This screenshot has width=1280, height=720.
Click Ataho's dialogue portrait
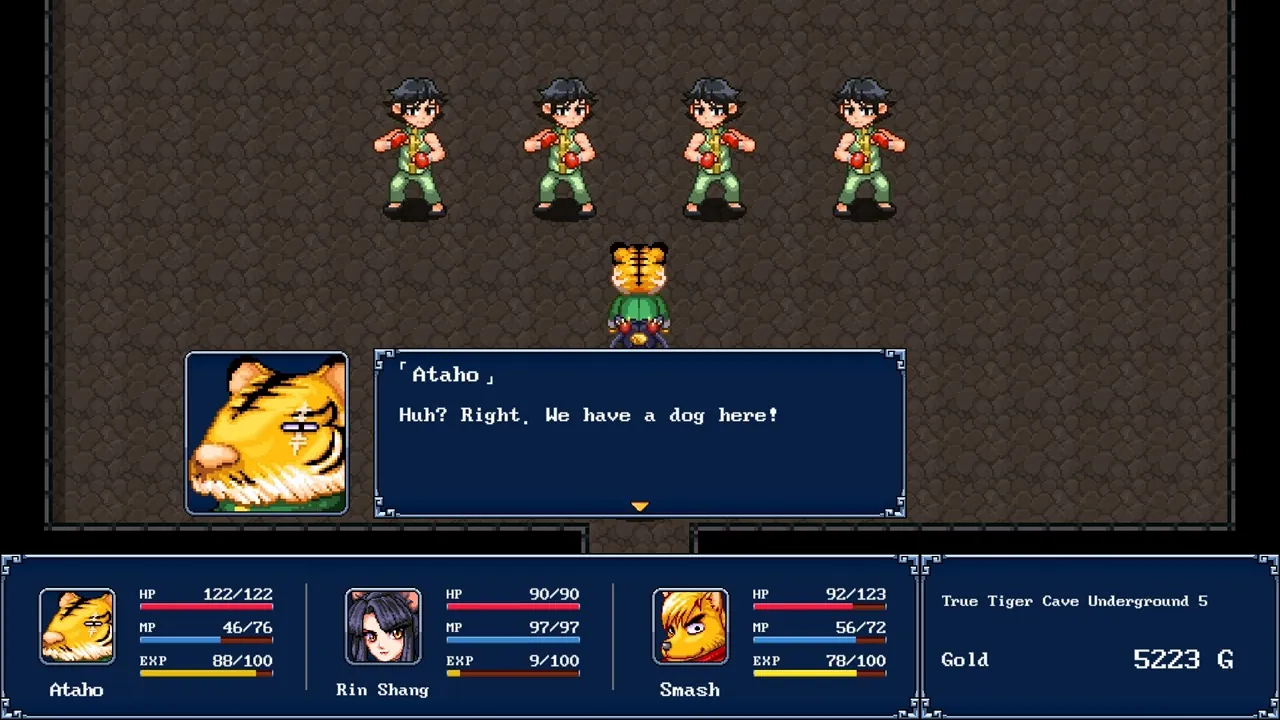[266, 431]
